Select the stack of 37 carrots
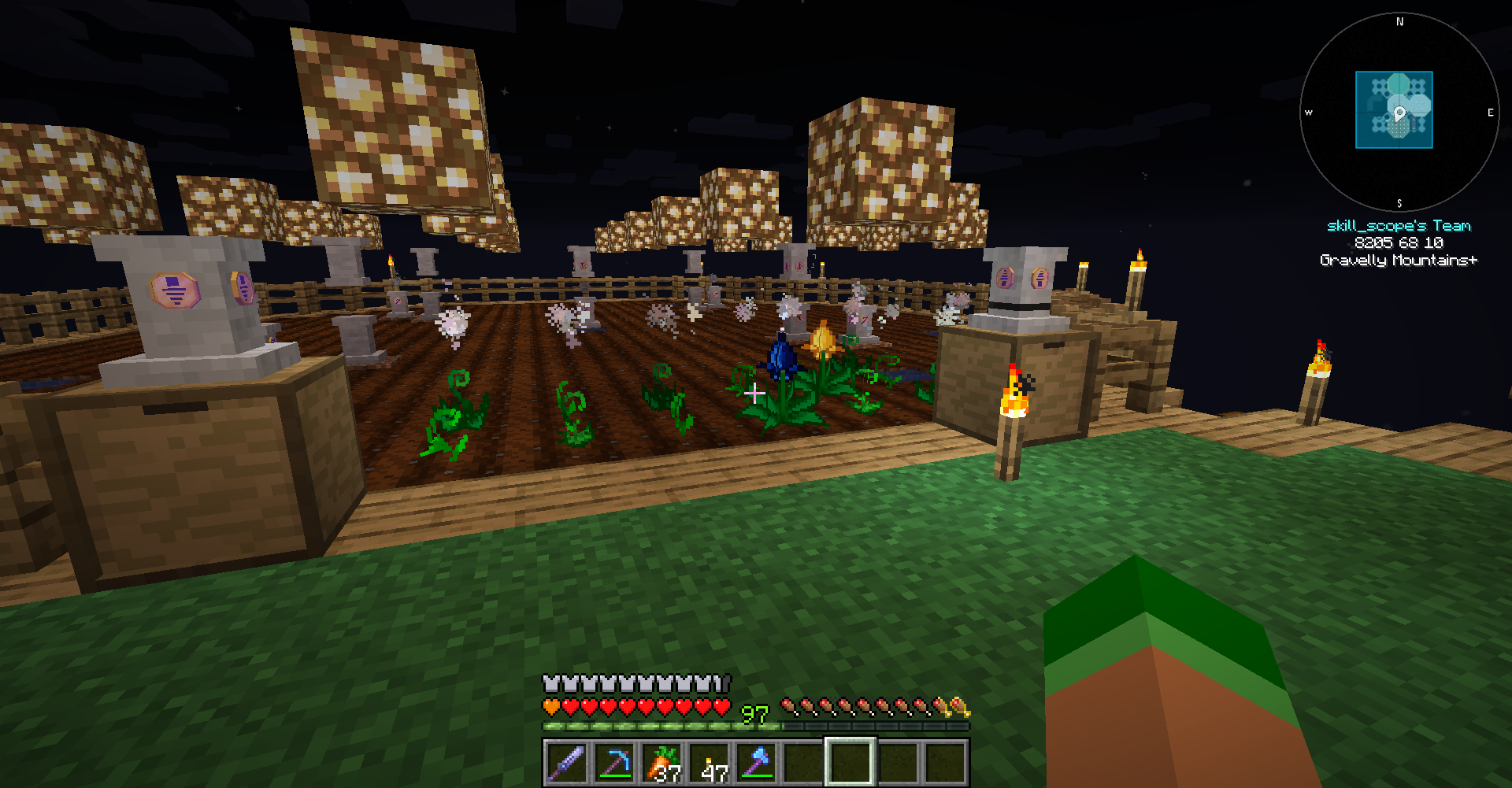1512x788 pixels. pos(663,760)
